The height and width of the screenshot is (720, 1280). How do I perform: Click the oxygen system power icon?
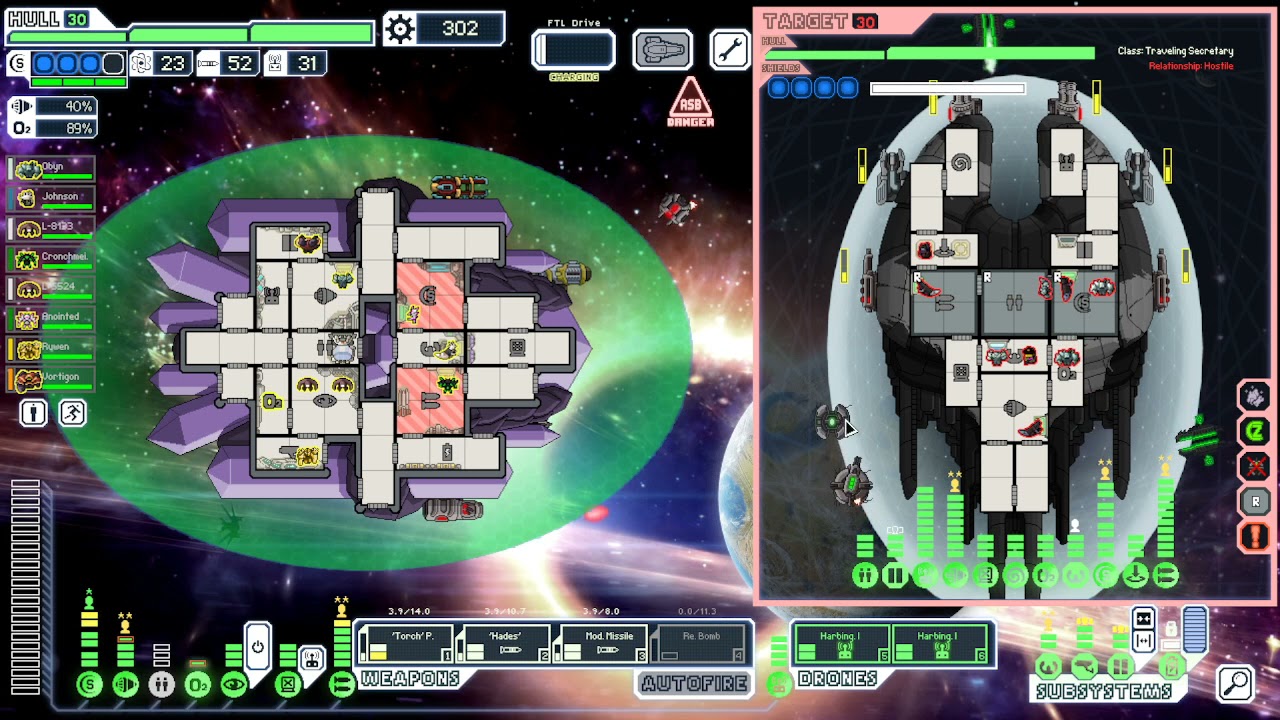[x=198, y=685]
